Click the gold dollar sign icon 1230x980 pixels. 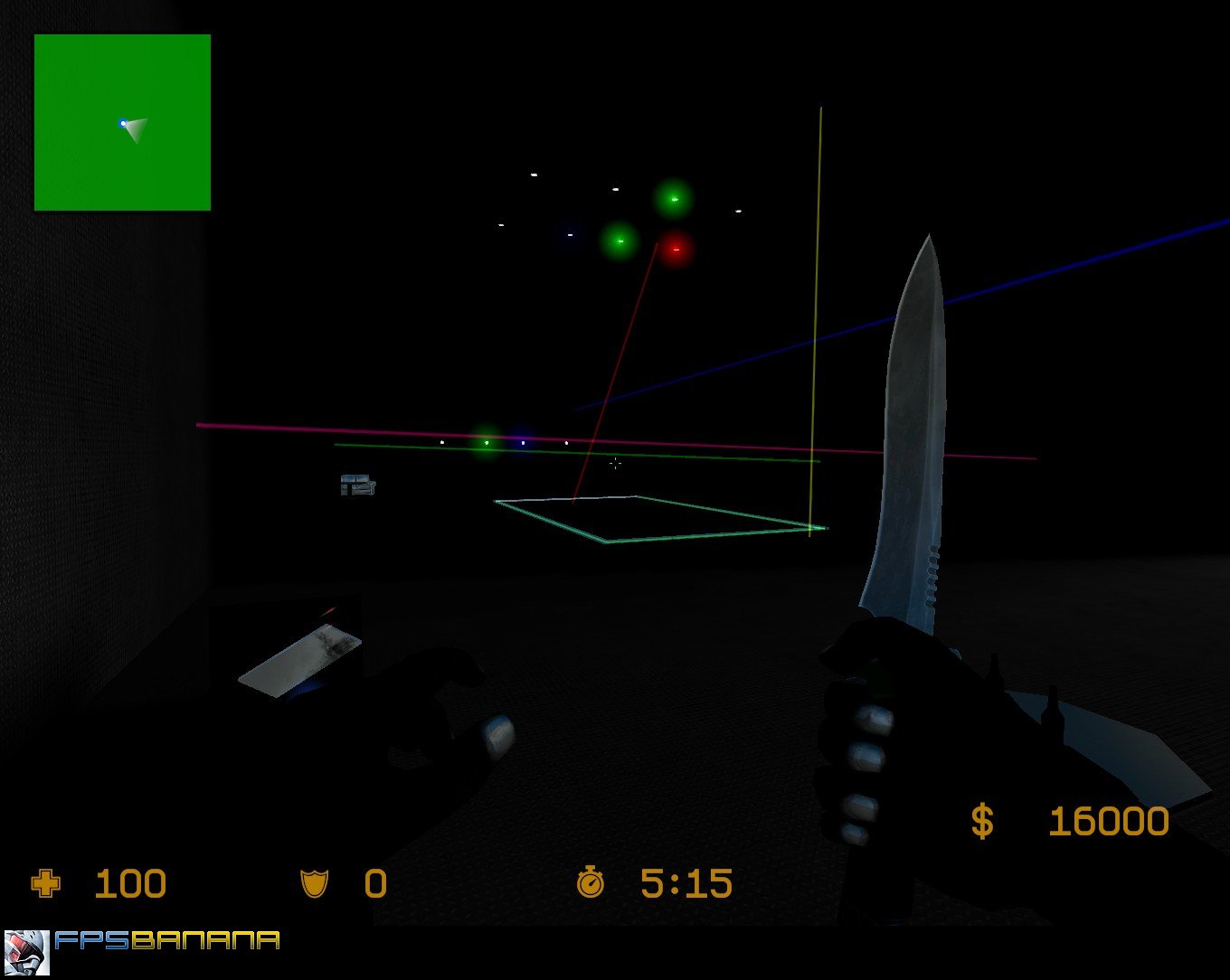pyautogui.click(x=983, y=820)
